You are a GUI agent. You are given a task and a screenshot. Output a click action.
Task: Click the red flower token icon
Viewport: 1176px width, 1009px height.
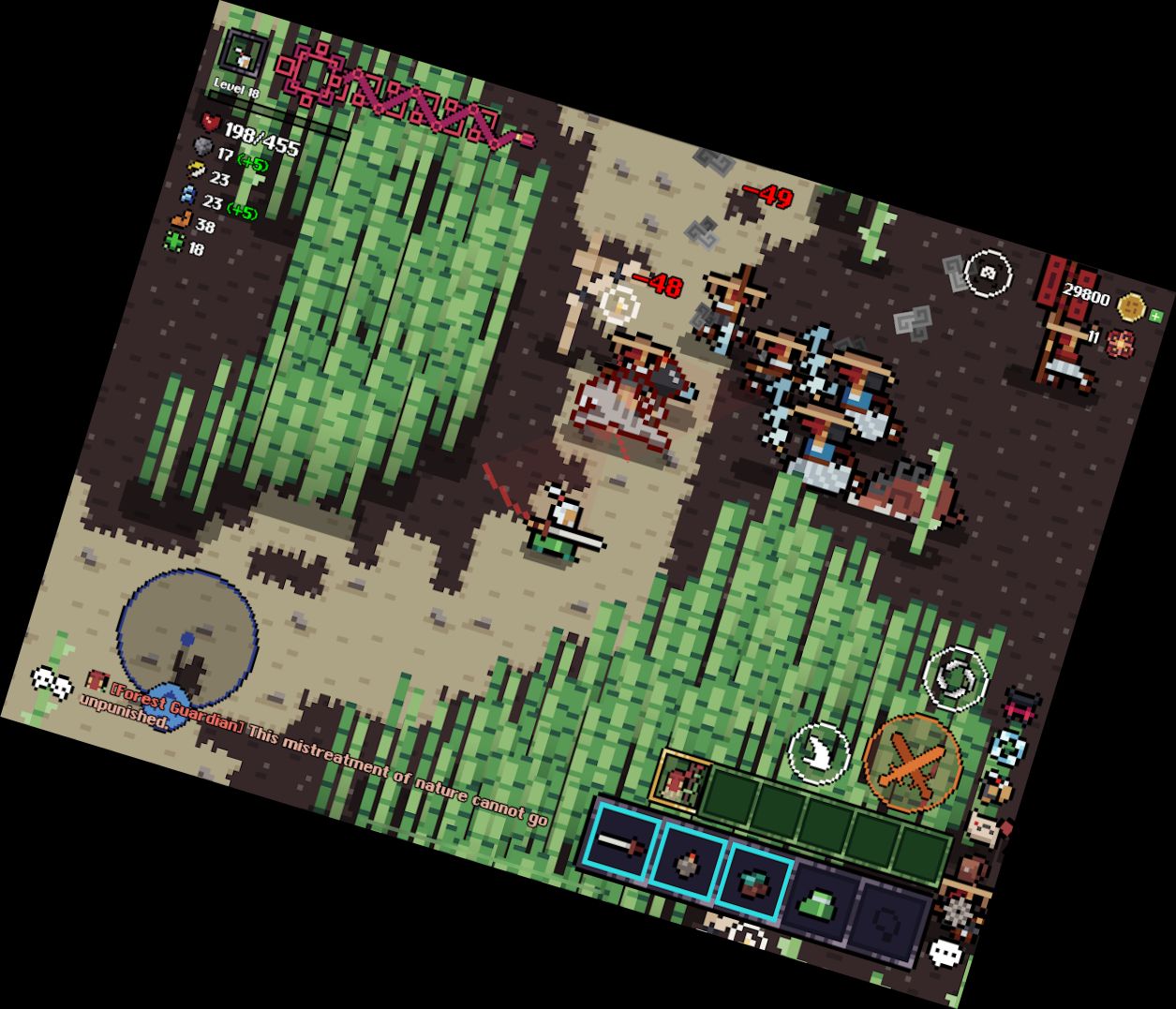coord(1119,343)
